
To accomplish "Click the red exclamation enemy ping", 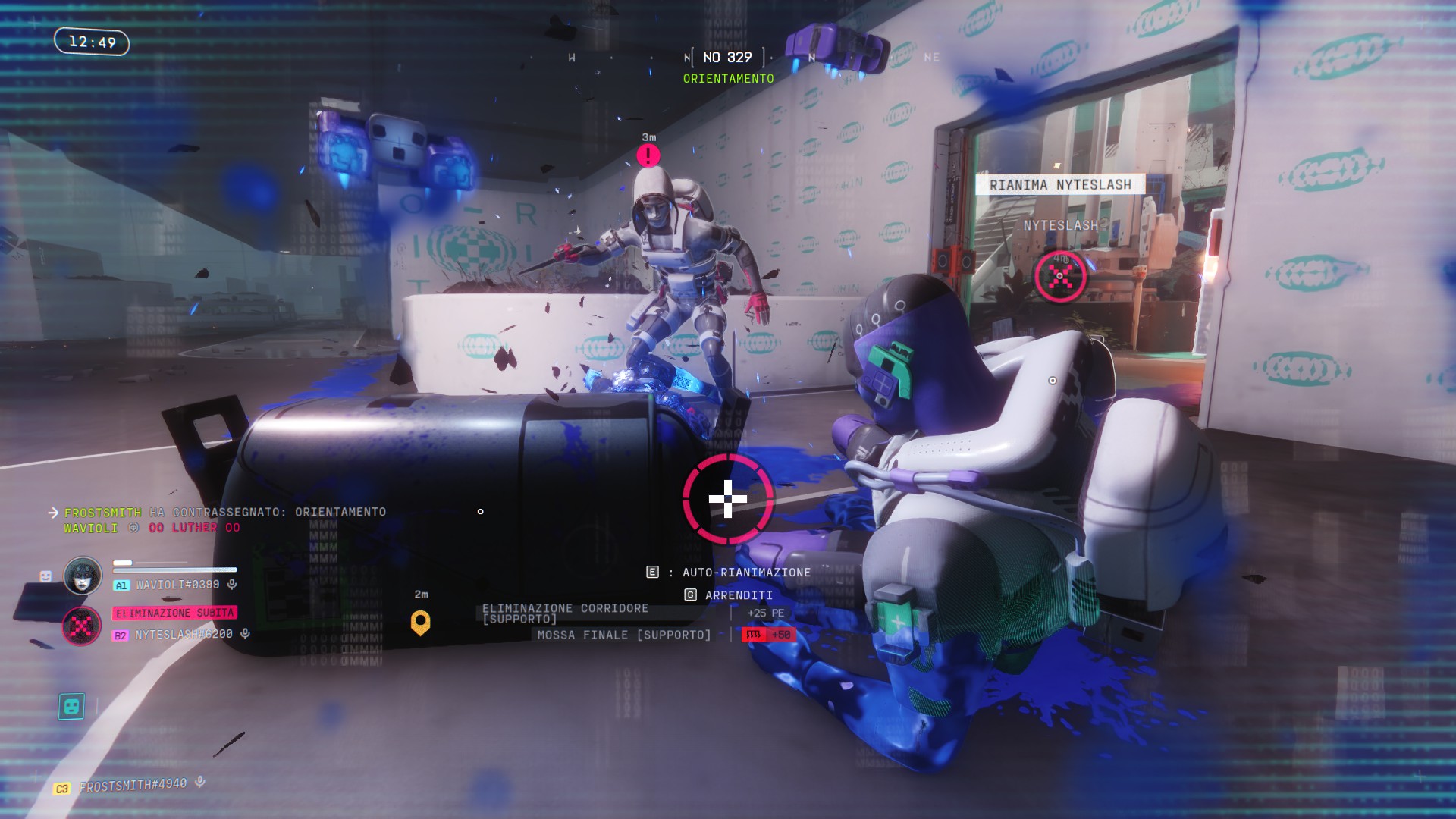I will tap(648, 155).
